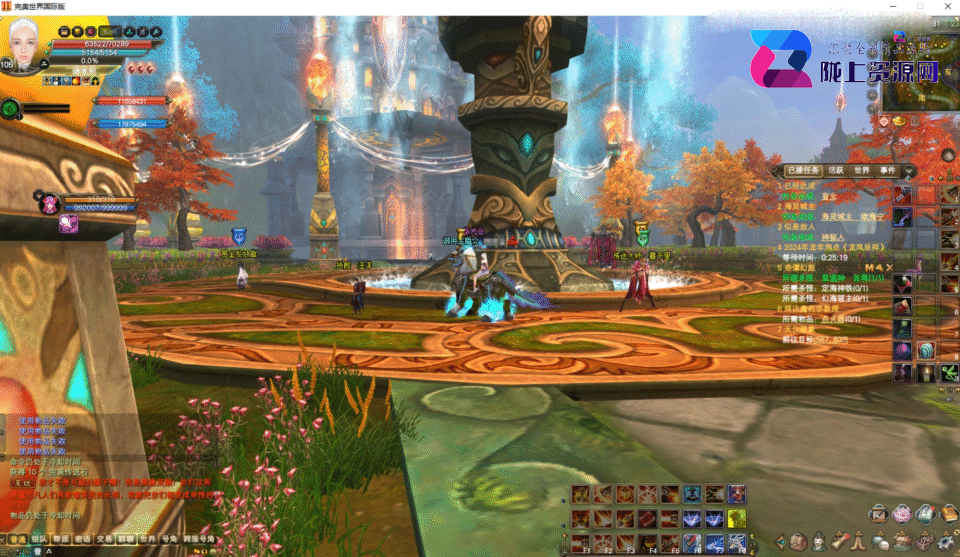Switch chat to the 世界 channel
960x557 pixels.
[146, 539]
